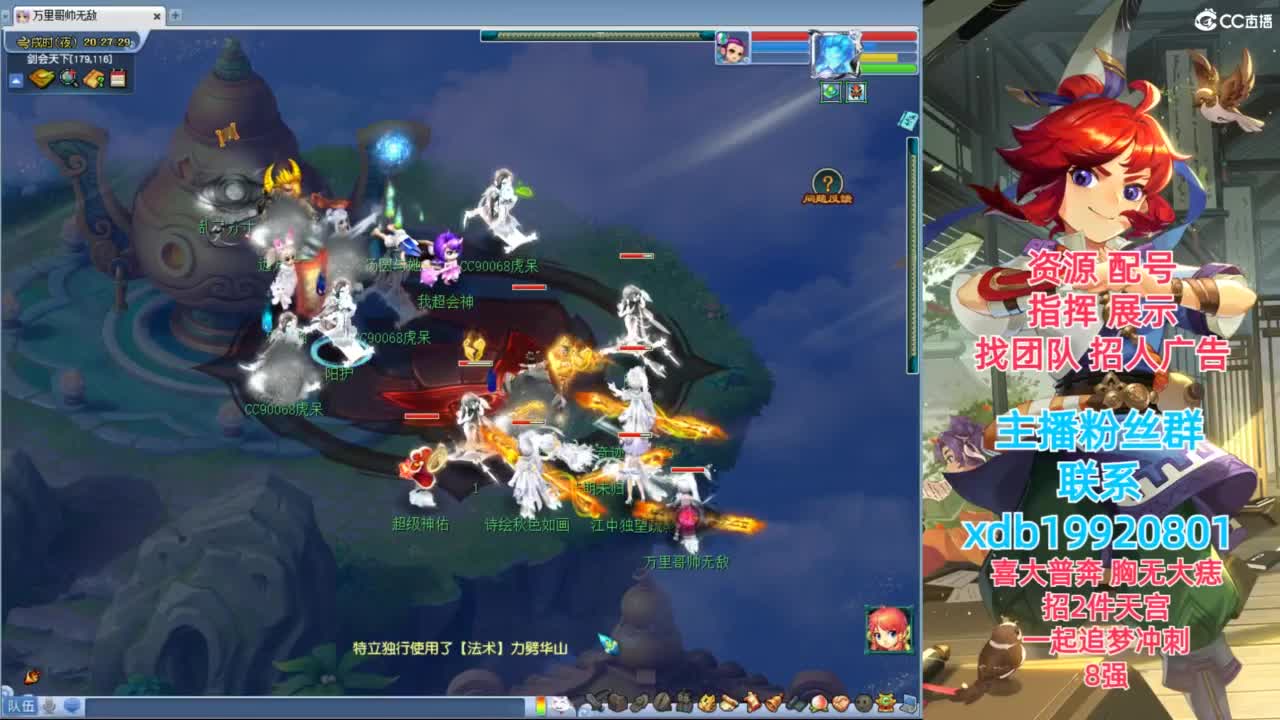The image size is (1280, 720).
Task: Expand the laptop icon at the hotbar's right end
Action: pyautogui.click(x=908, y=704)
